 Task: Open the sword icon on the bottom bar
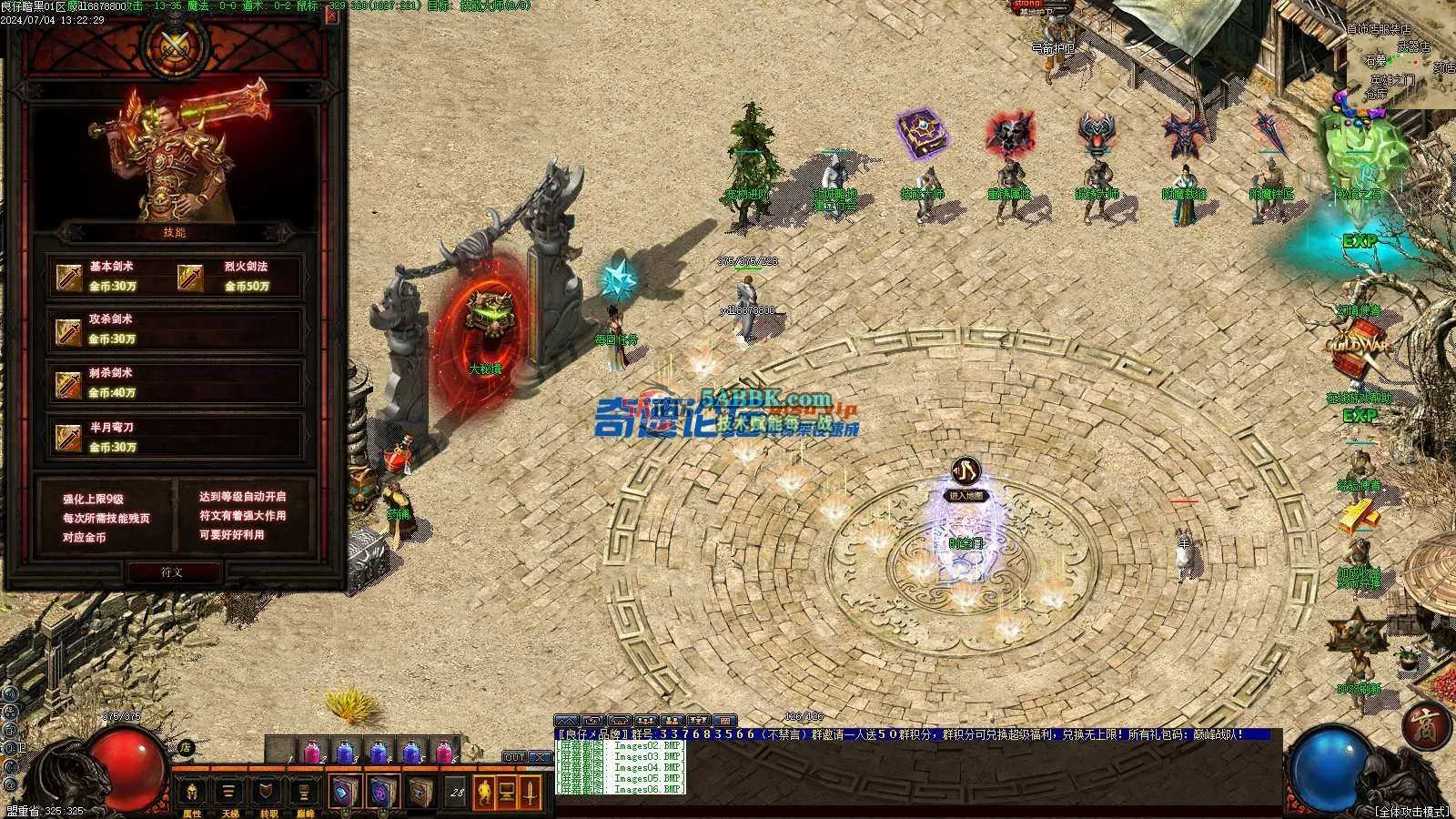531,793
